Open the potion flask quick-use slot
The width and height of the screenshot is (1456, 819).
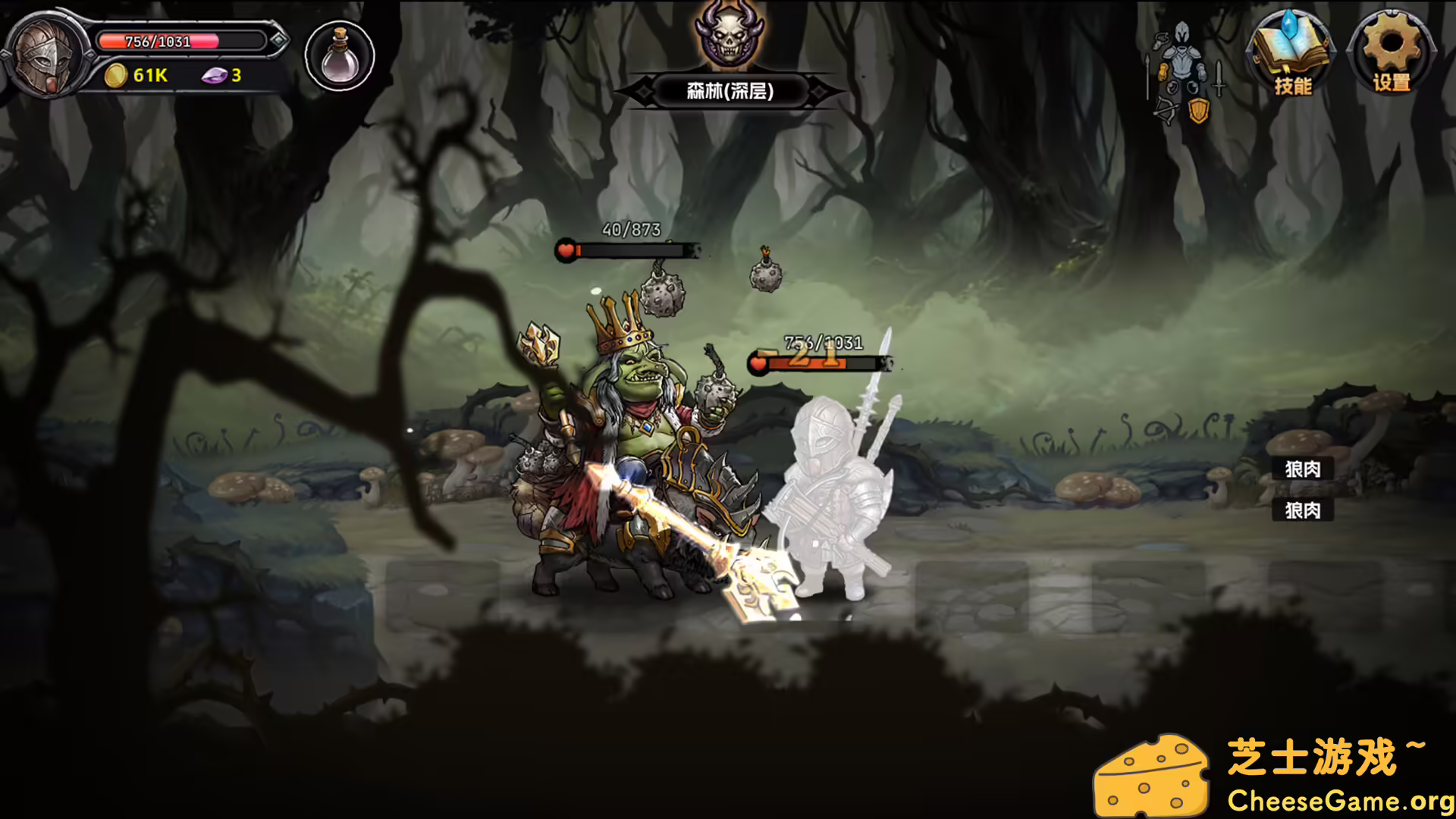(339, 55)
